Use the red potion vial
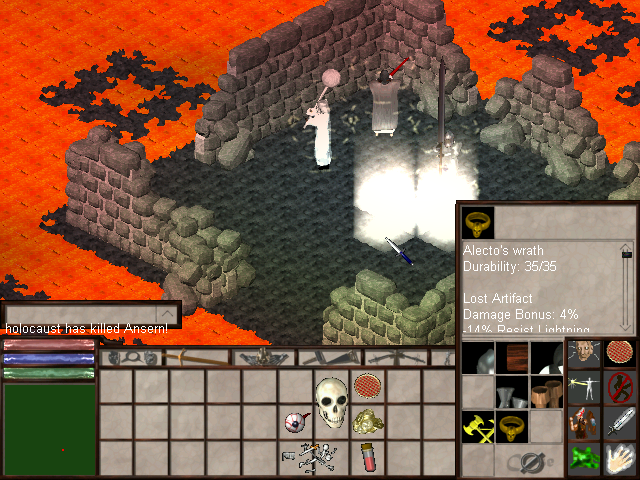 (x=368, y=457)
